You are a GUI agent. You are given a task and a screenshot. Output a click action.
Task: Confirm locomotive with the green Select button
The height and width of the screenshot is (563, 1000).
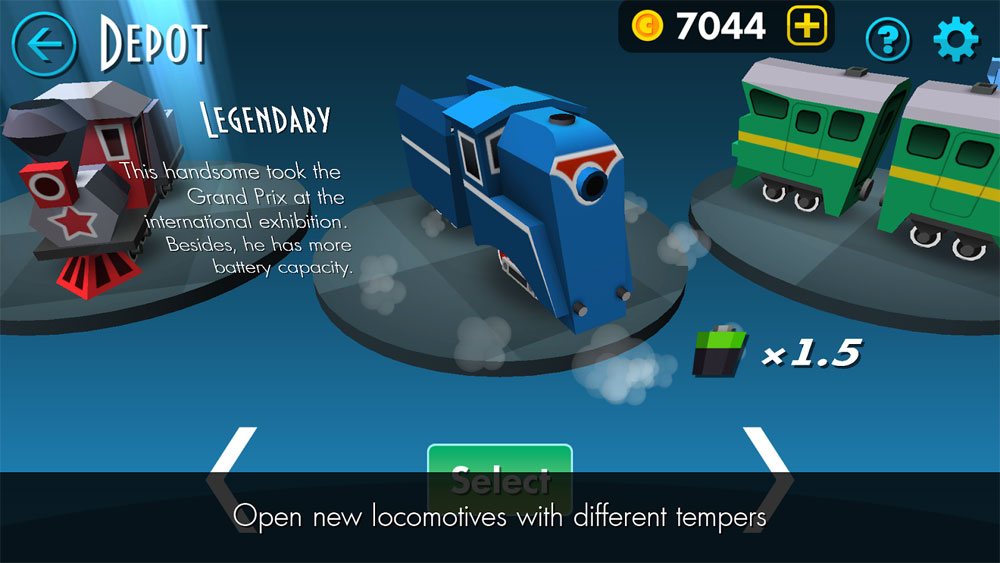500,478
